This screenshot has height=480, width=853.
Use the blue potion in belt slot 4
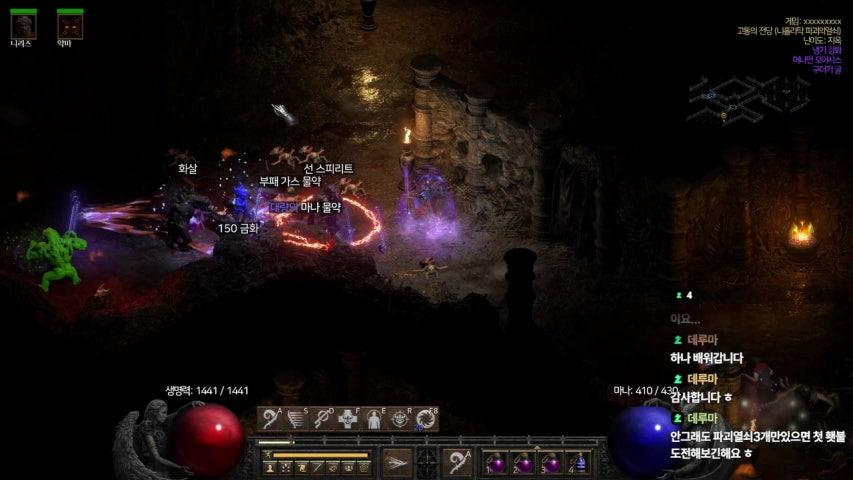click(580, 463)
